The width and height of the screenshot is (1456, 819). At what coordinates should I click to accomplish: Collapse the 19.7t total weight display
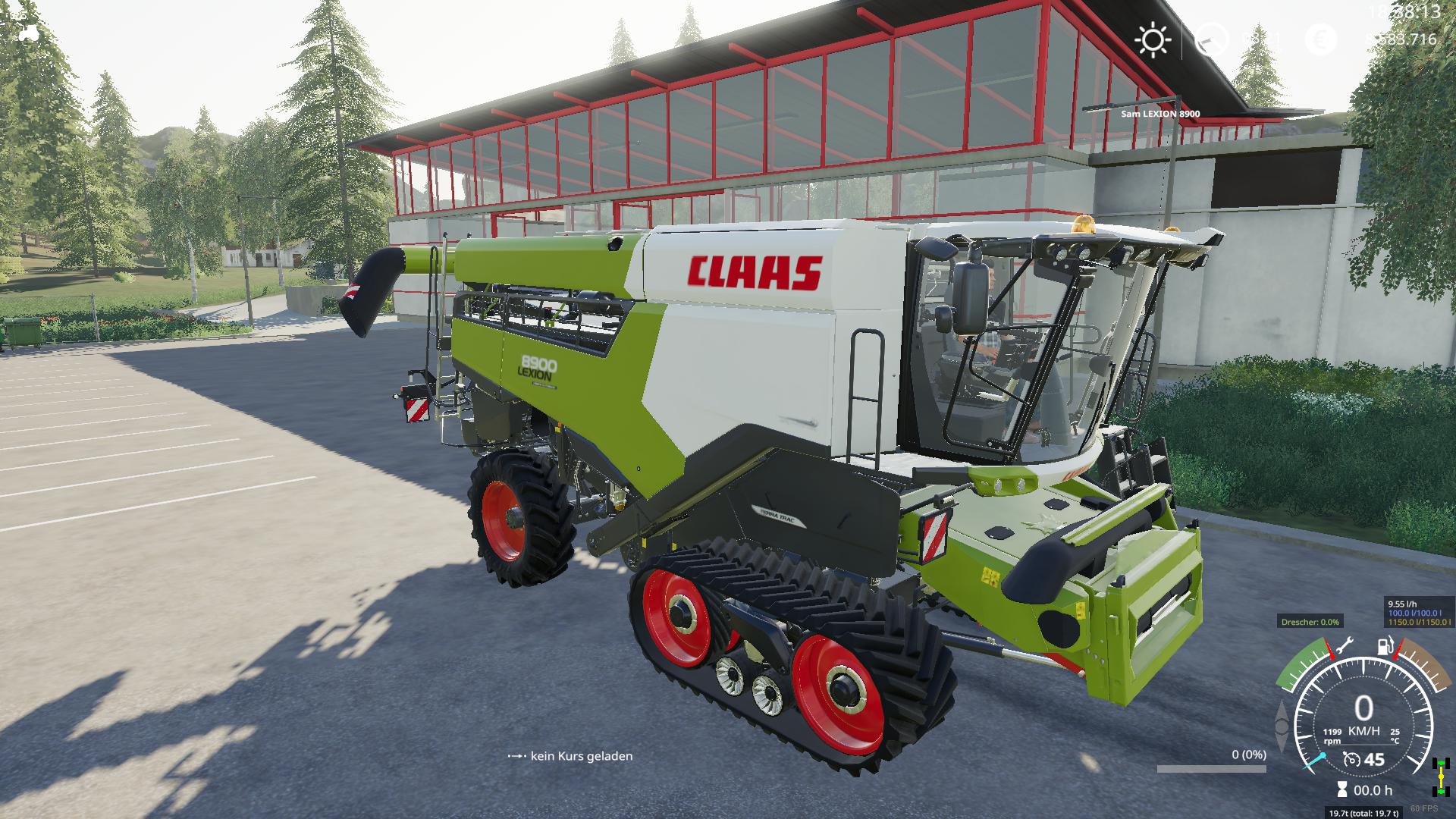[1364, 812]
